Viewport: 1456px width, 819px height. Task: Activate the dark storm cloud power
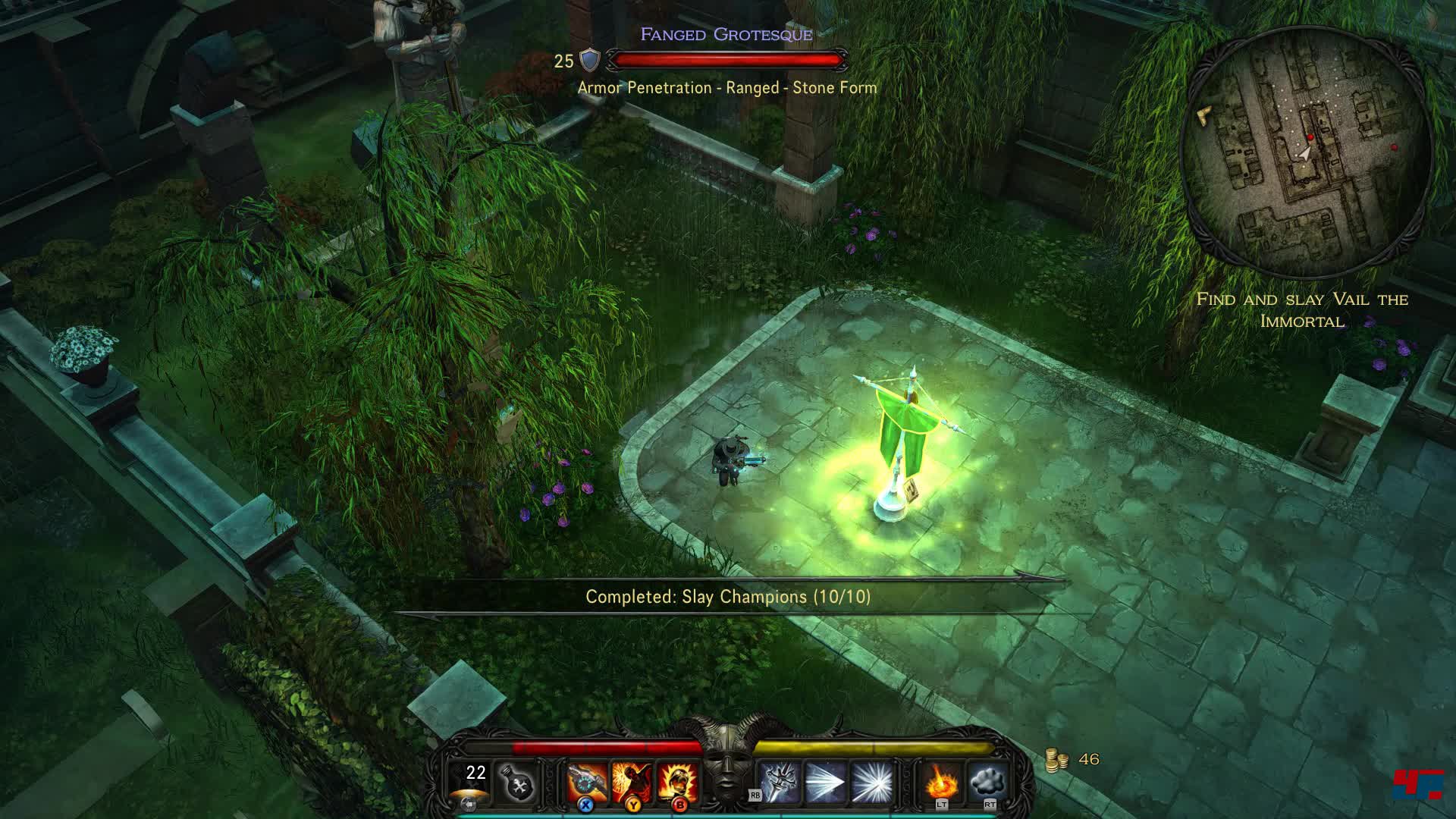987,781
